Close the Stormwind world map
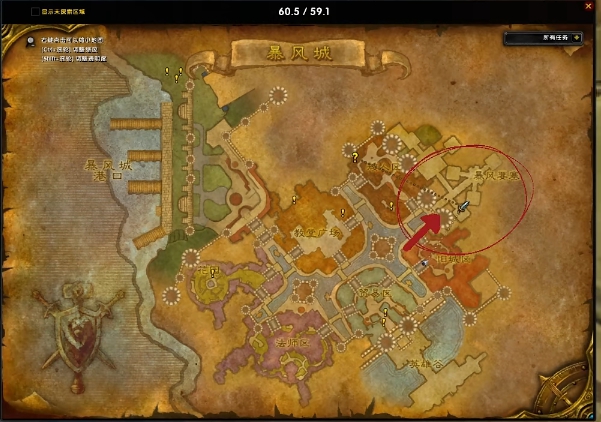 click(587, 12)
